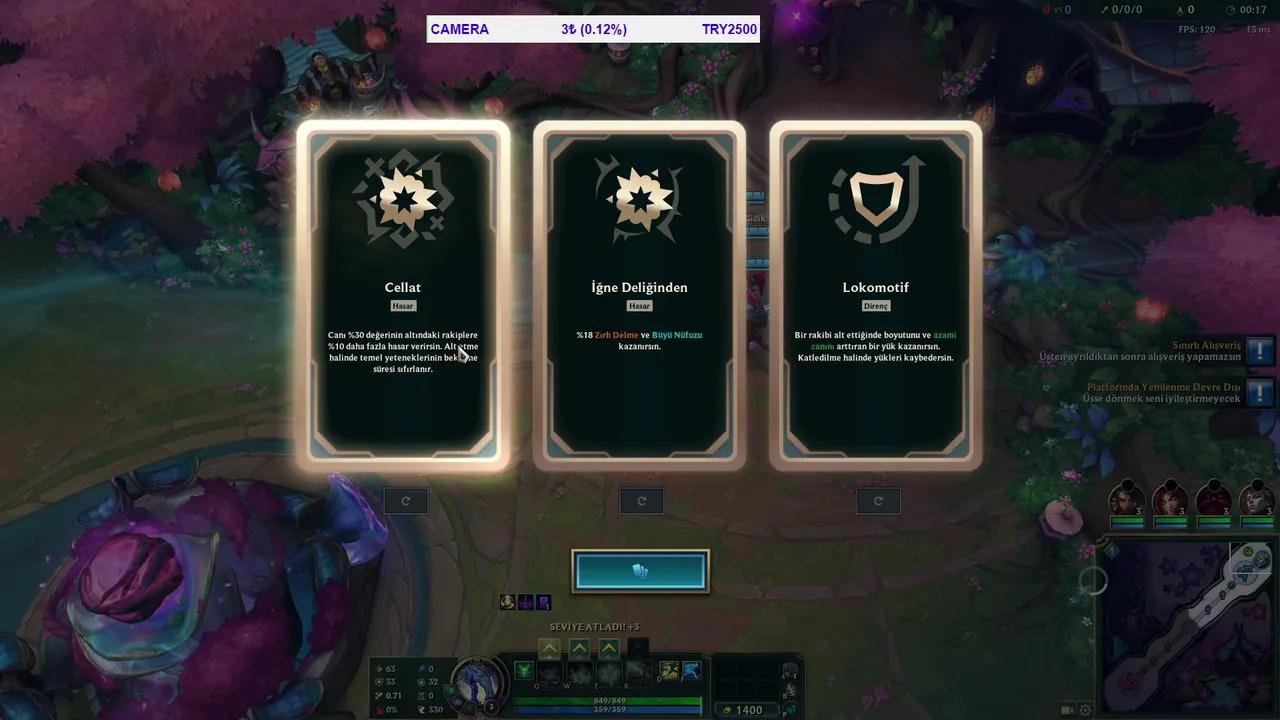Image resolution: width=1280 pixels, height=720 pixels.
Task: Pick the Lokomotif direnç augment
Action: tap(876, 295)
